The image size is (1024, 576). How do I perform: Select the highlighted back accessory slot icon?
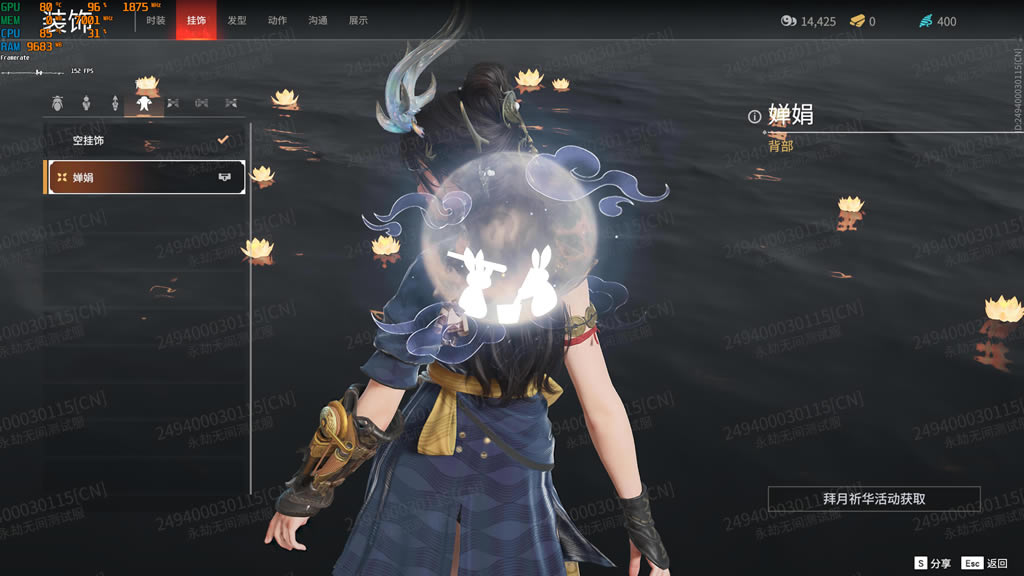(x=144, y=103)
